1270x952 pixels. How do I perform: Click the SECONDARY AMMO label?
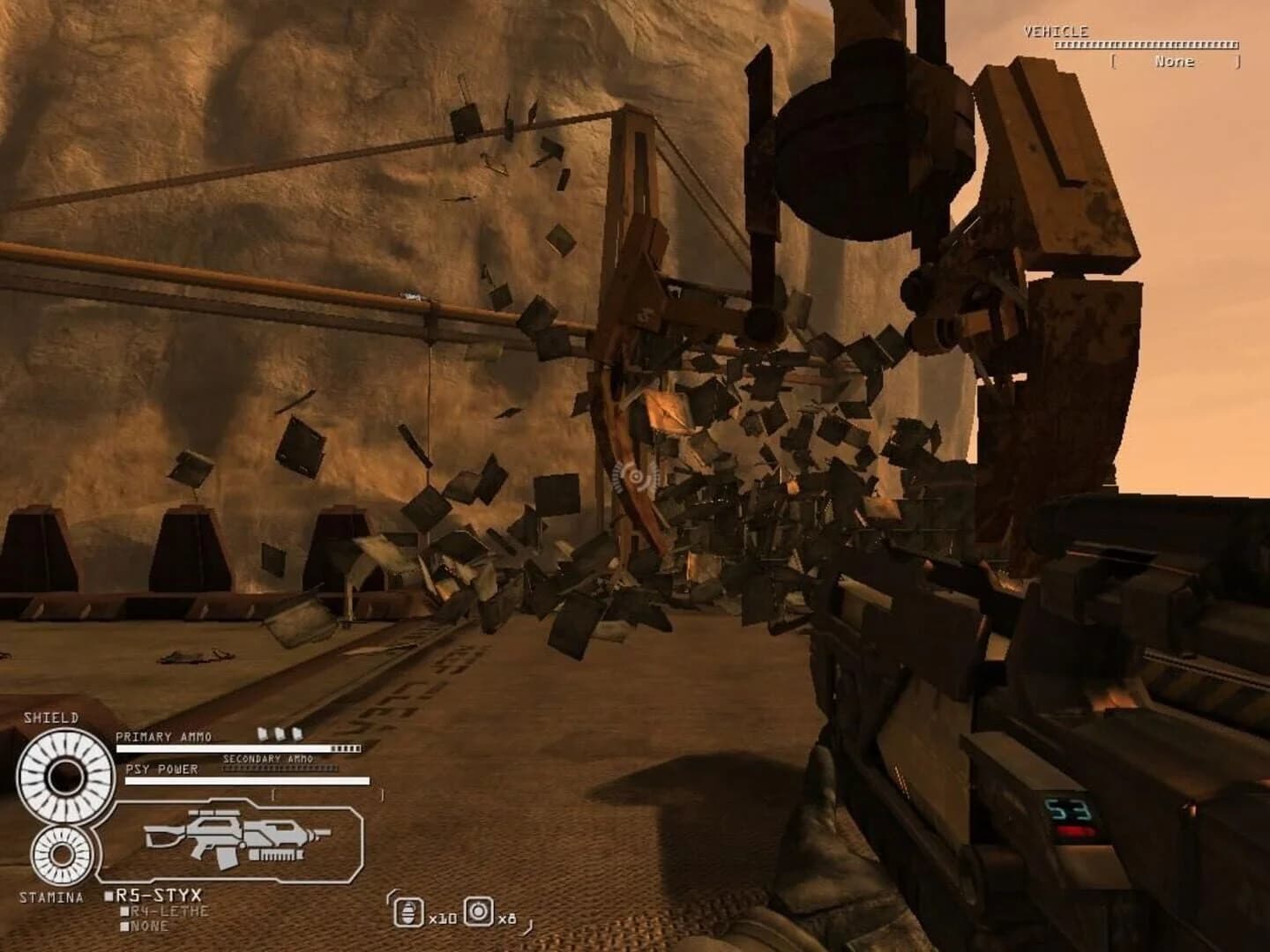(x=270, y=756)
